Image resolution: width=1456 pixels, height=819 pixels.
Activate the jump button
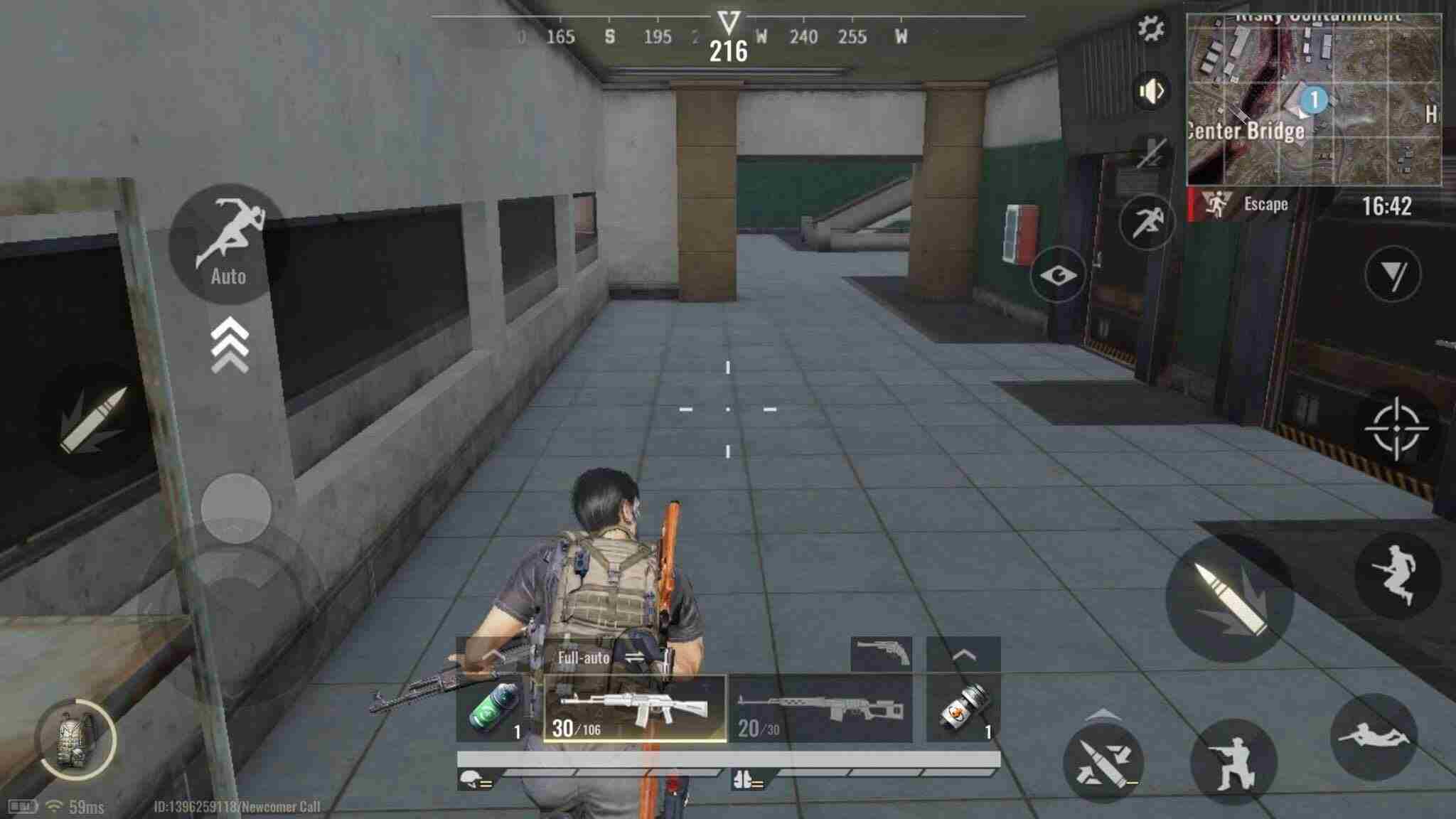click(x=1398, y=574)
